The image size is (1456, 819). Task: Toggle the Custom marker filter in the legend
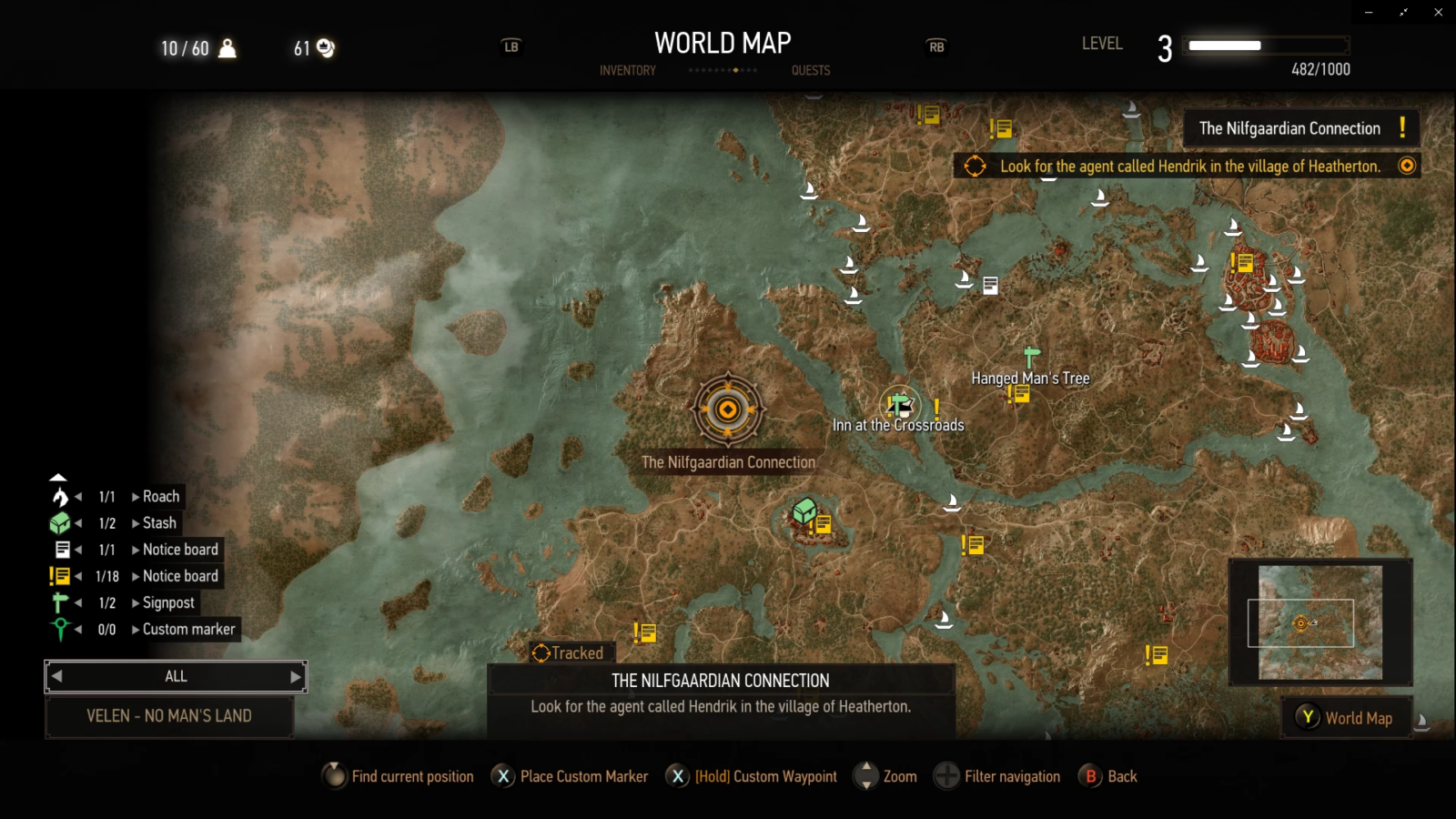(x=58, y=628)
